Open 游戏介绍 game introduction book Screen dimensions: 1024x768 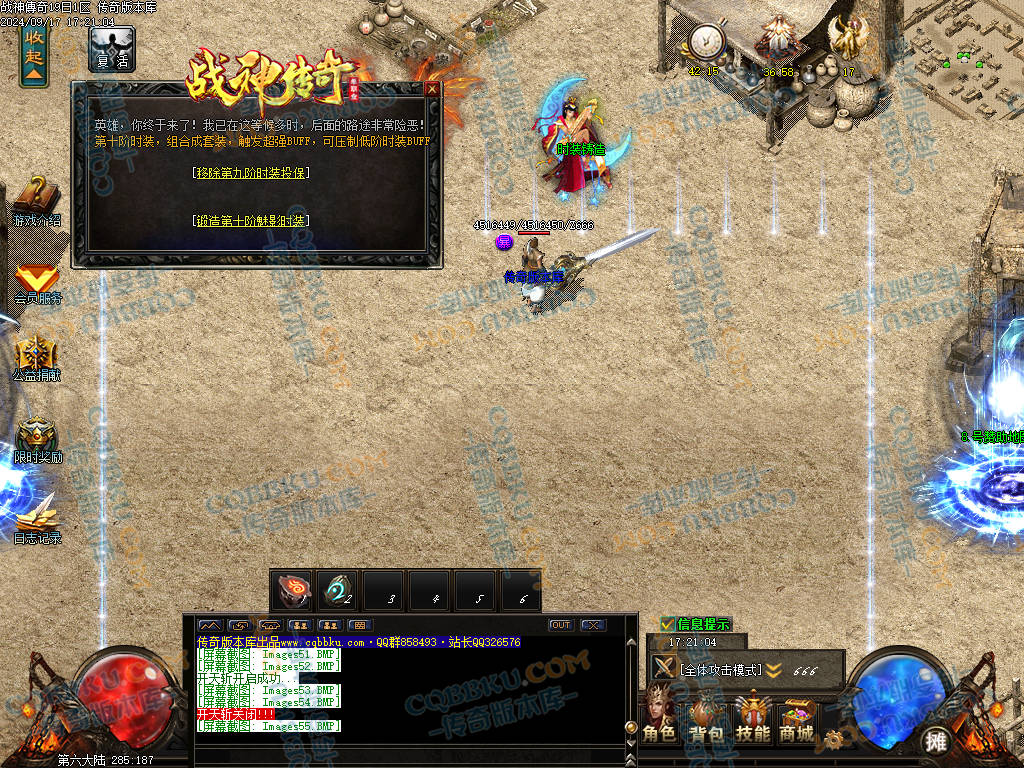pyautogui.click(x=37, y=201)
